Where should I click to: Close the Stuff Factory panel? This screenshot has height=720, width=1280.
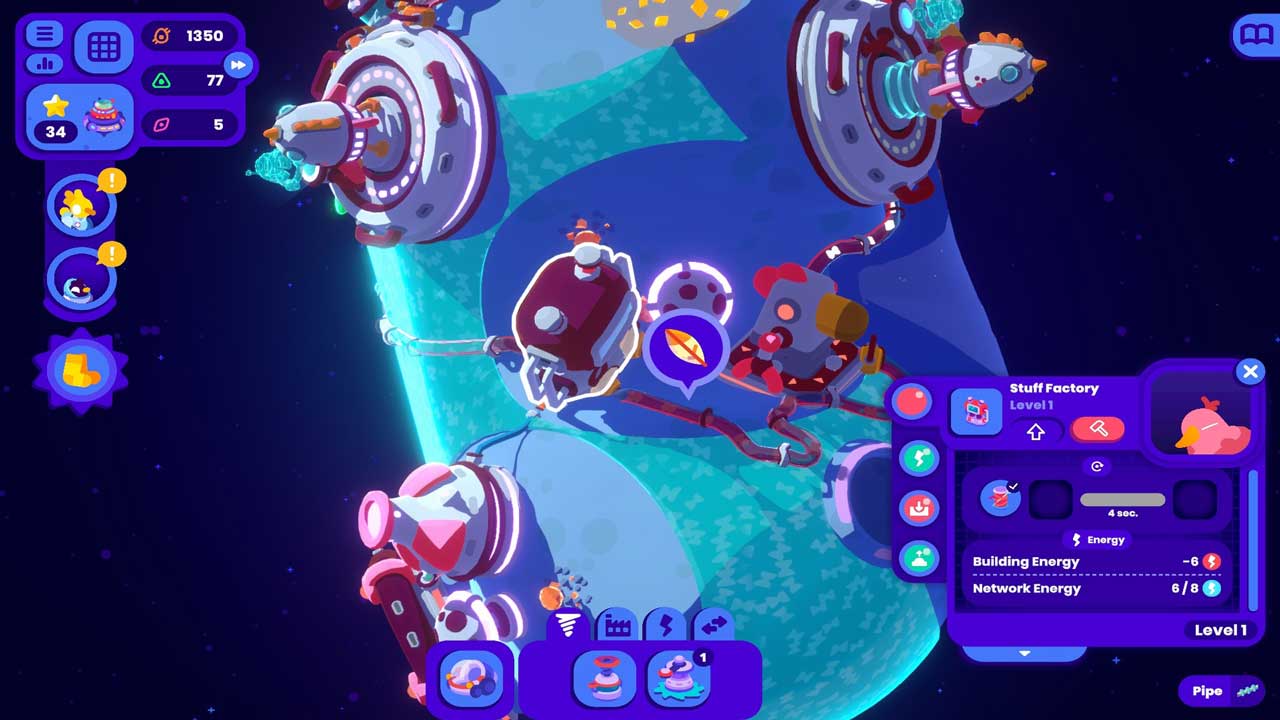(x=1249, y=372)
